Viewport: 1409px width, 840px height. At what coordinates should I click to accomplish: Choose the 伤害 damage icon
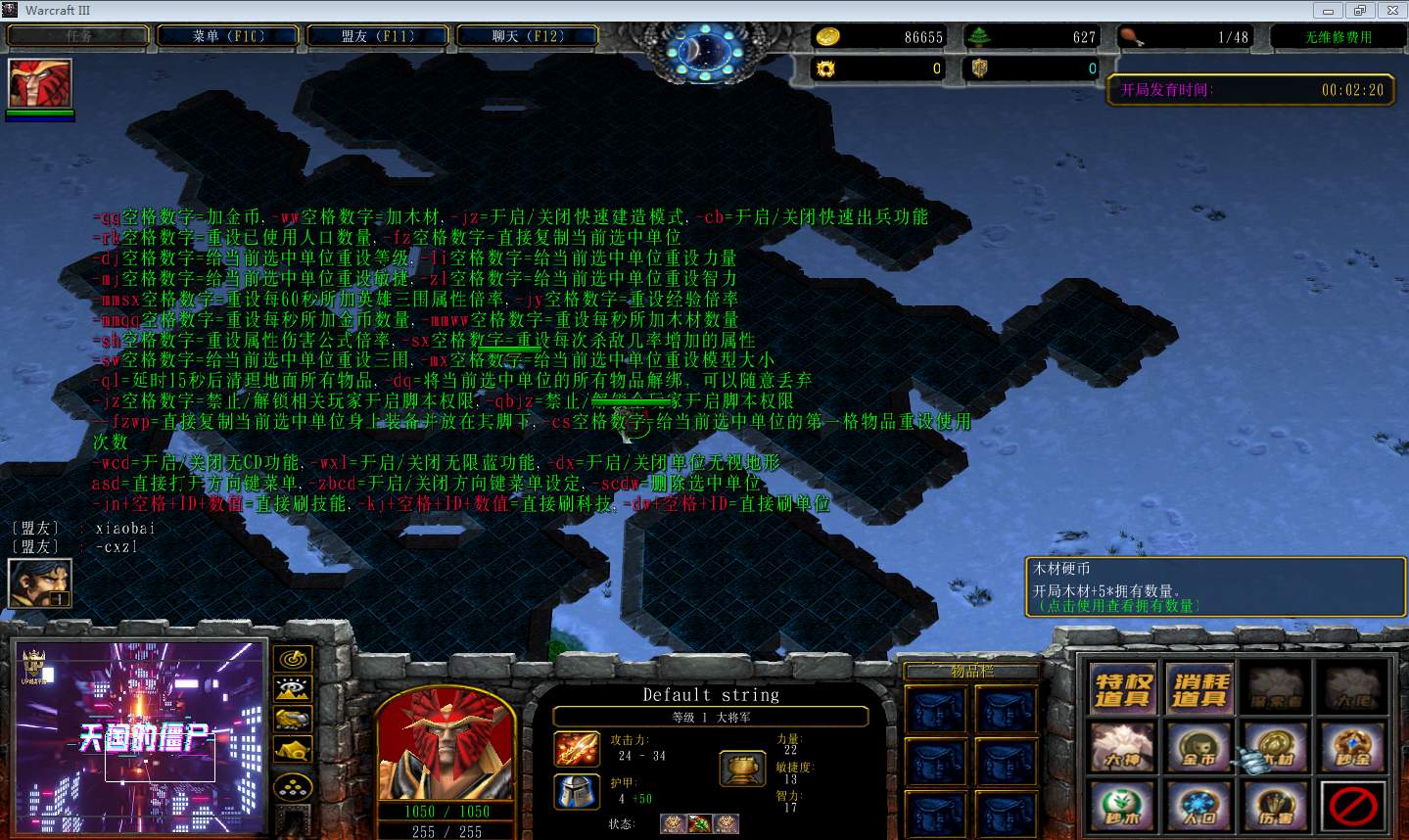pyautogui.click(x=1277, y=807)
